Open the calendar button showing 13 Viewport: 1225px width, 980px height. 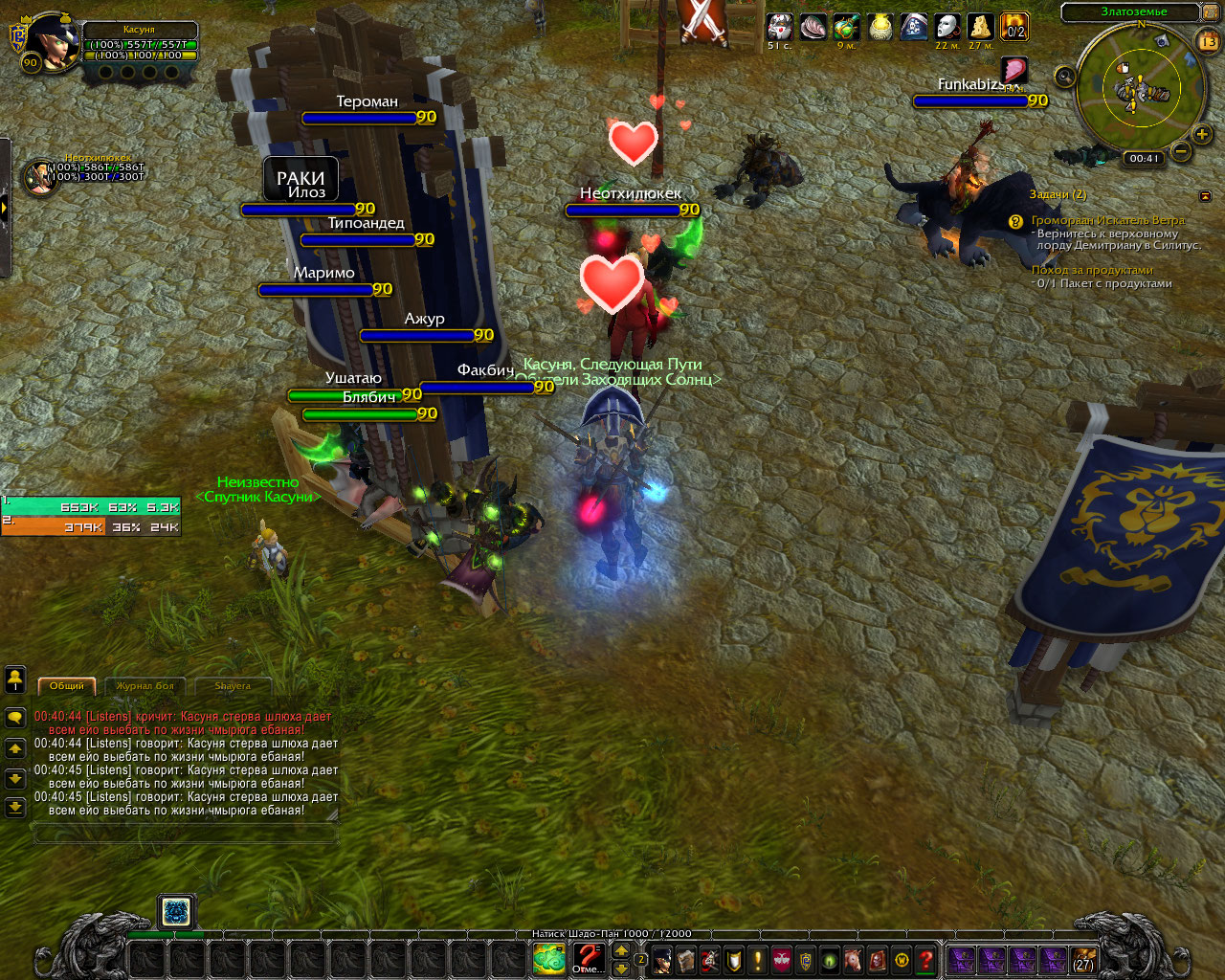(1208, 41)
